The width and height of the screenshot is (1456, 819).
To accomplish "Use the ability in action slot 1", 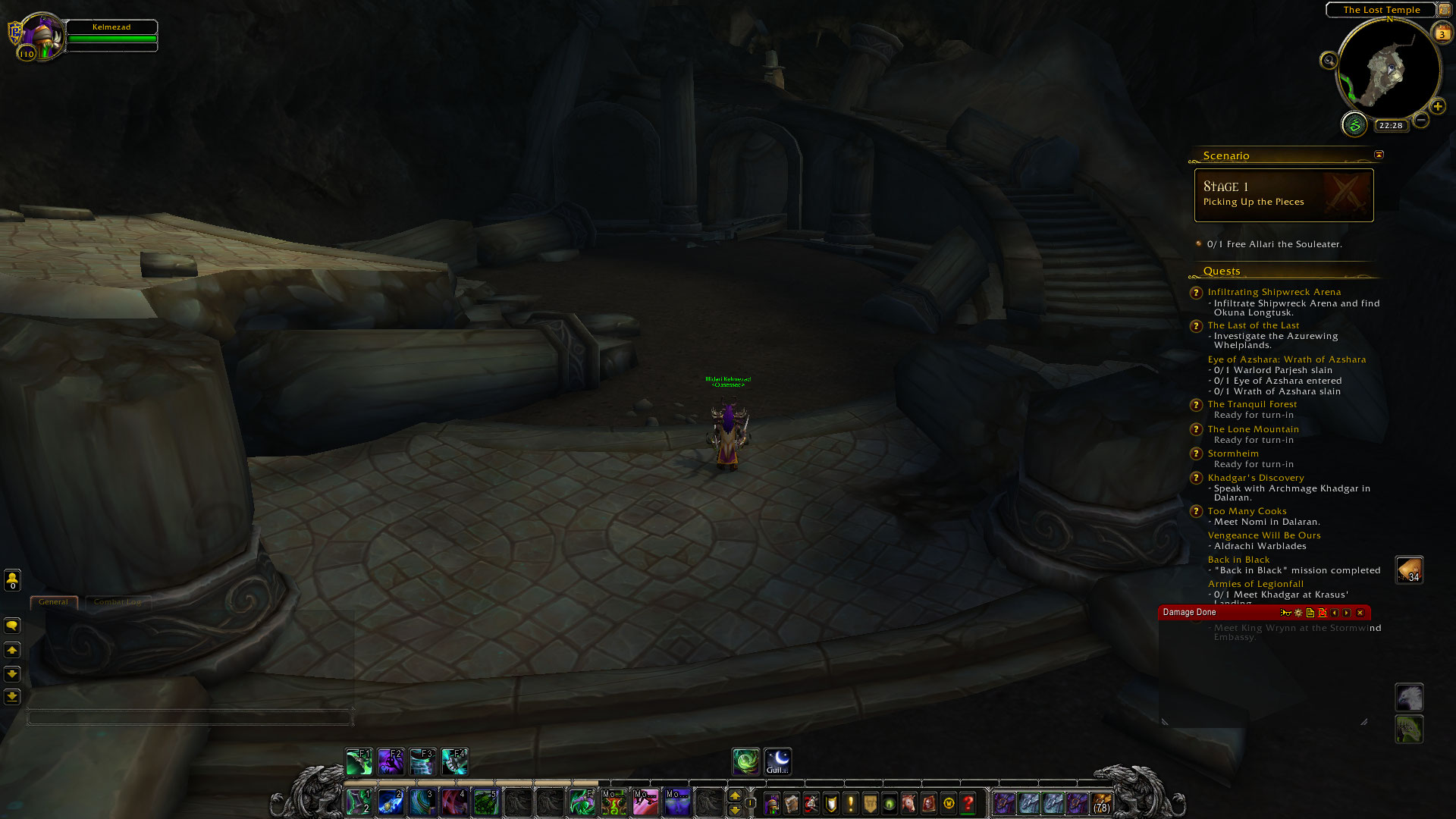I will (x=359, y=802).
